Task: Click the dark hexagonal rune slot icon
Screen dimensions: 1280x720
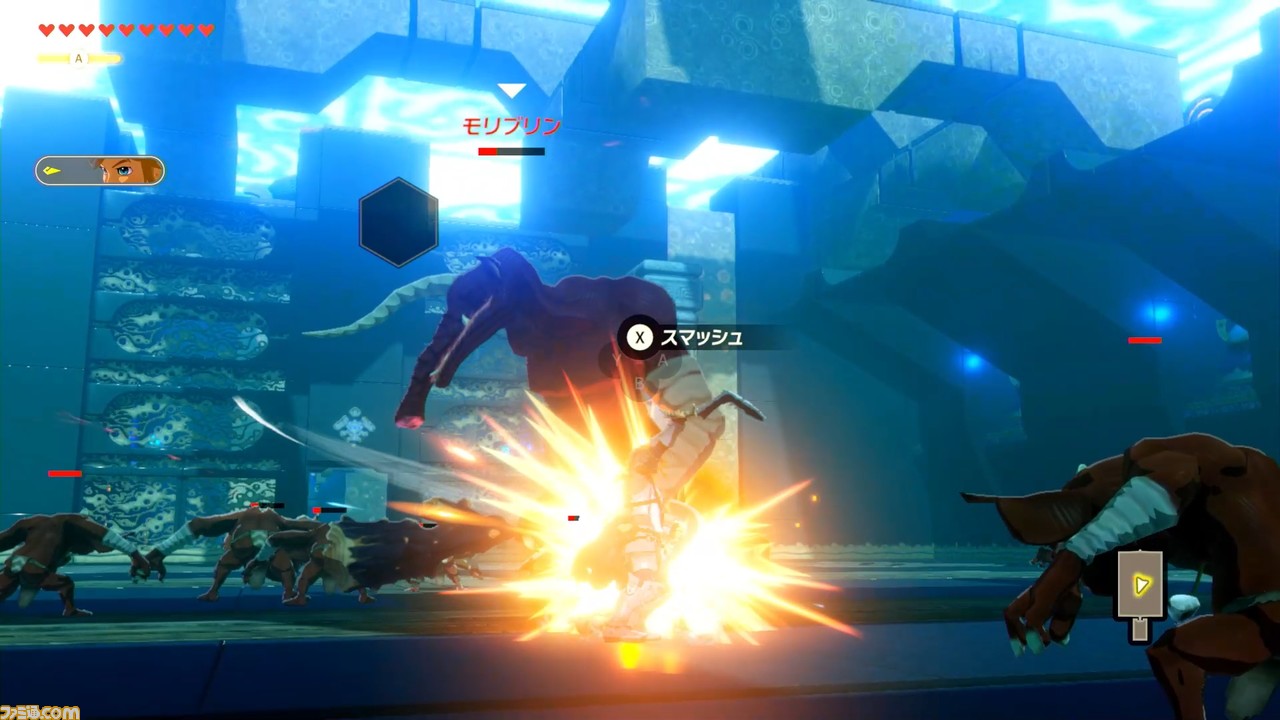Action: click(398, 222)
